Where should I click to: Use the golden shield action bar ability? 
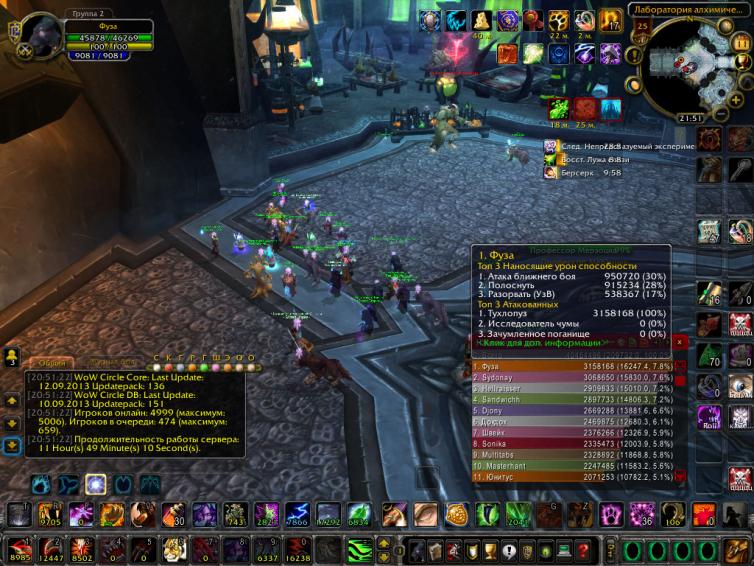pos(456,514)
